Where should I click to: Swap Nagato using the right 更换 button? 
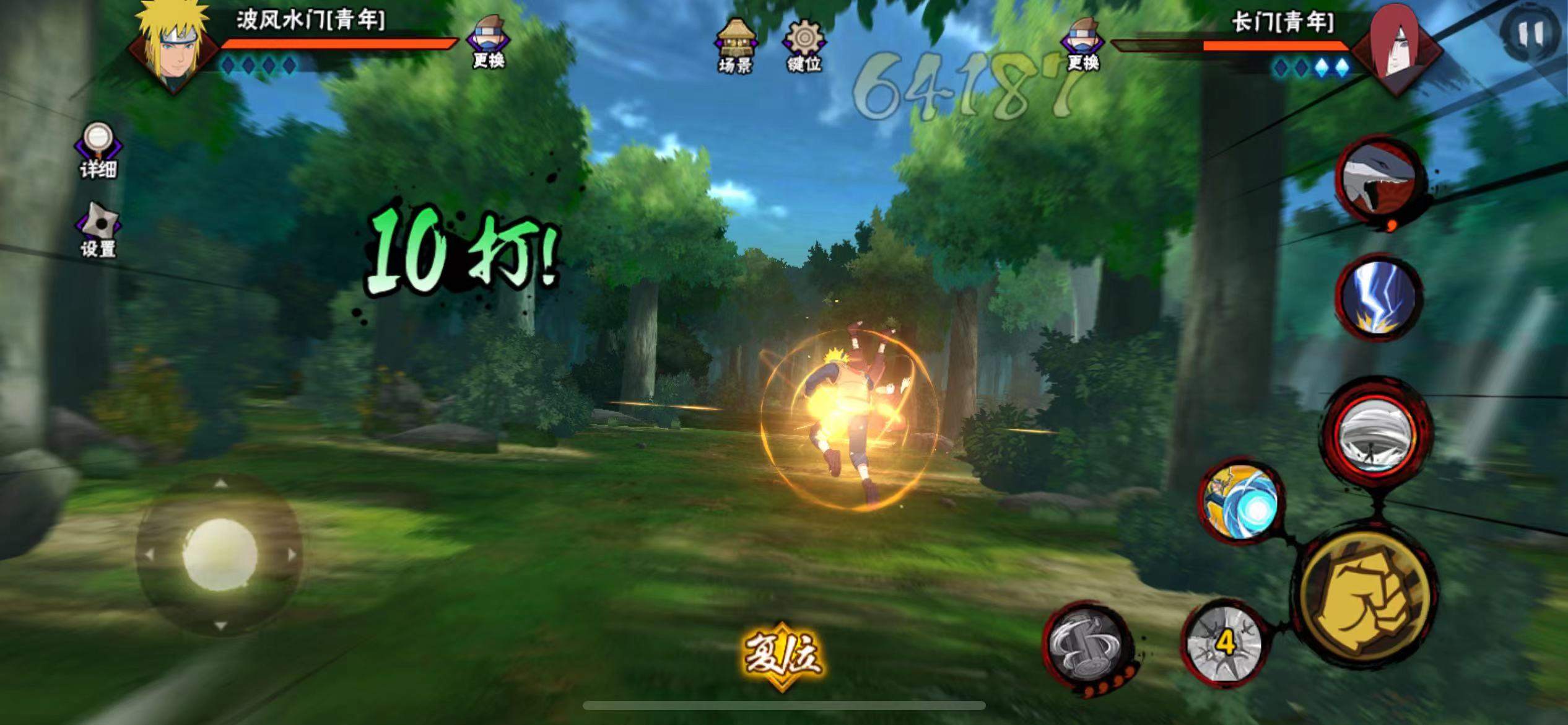pyautogui.click(x=1082, y=42)
